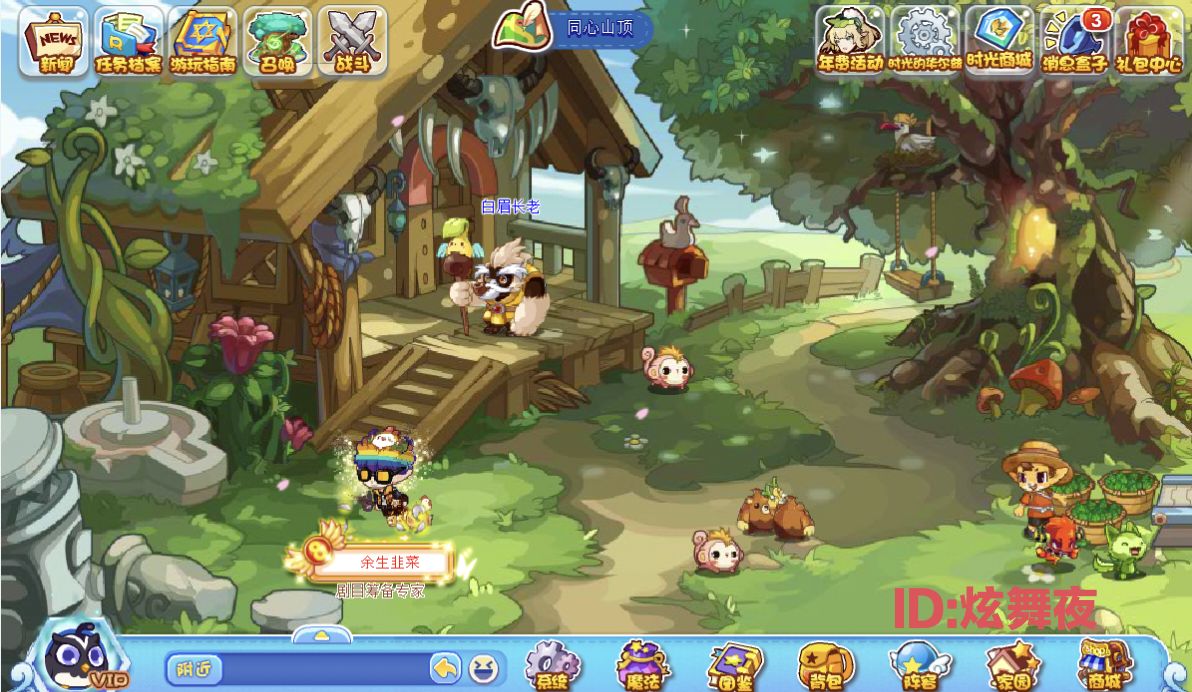Expand the chat panel with up arrow
The image size is (1192, 692).
(x=321, y=635)
